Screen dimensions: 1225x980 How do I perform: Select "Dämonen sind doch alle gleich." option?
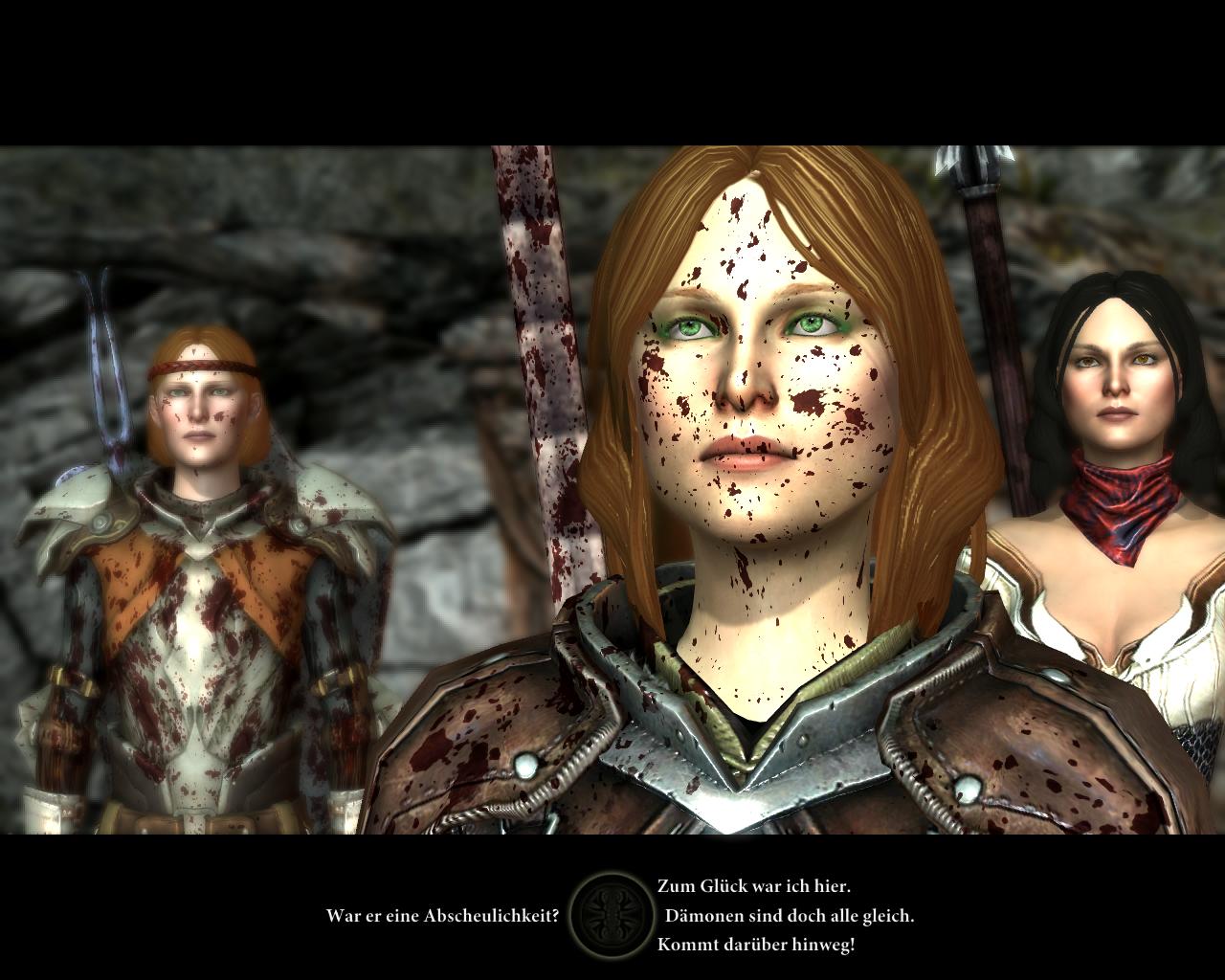790,916
